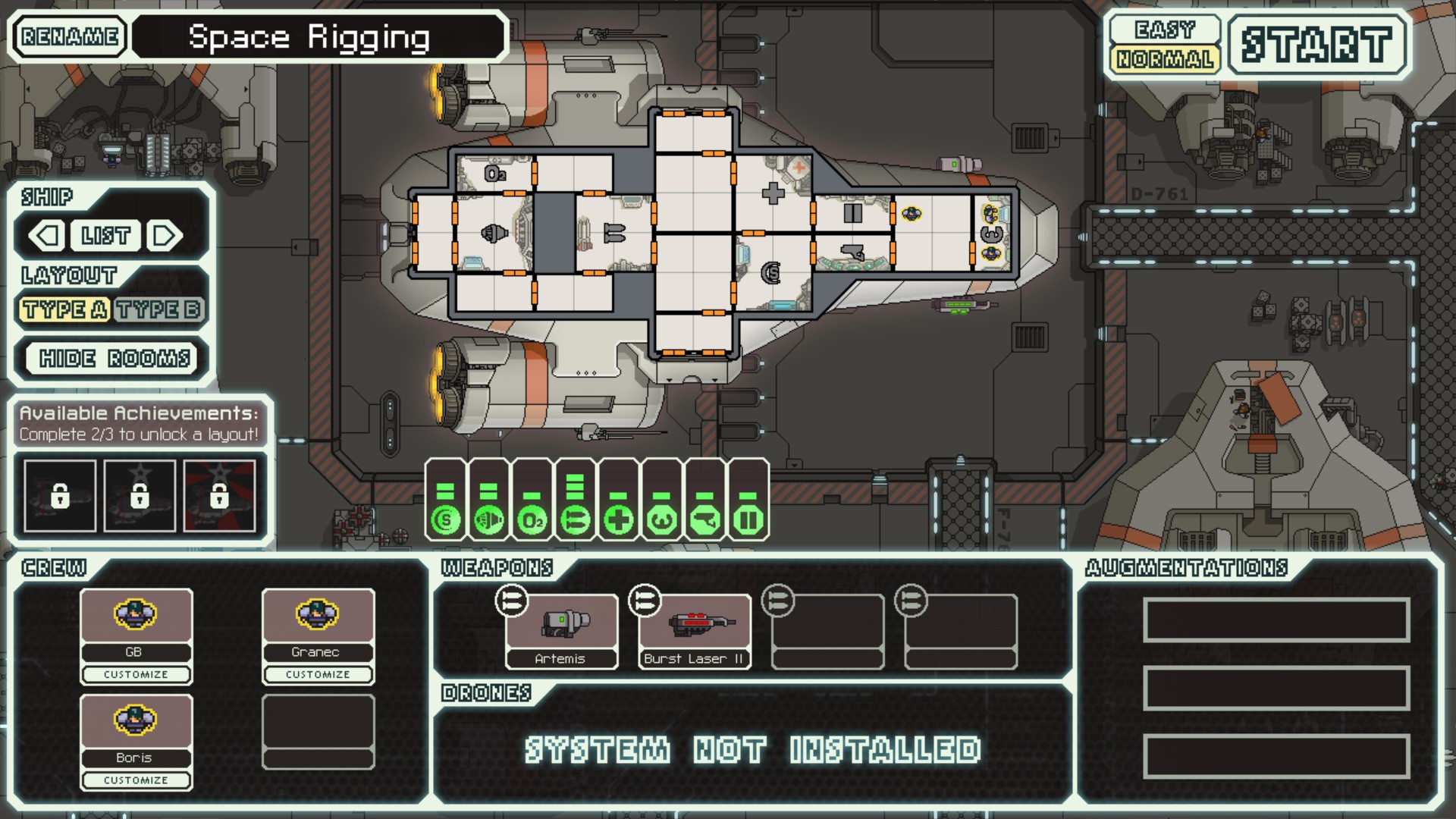Select the Burst Laser II slot

tap(695, 631)
